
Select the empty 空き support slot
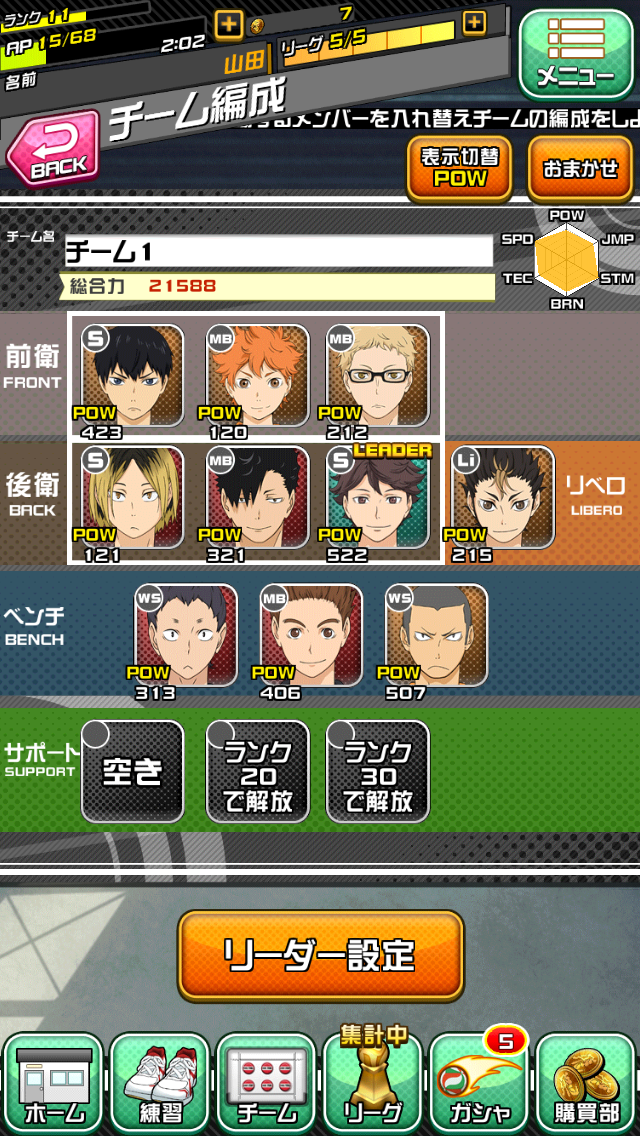tap(132, 771)
